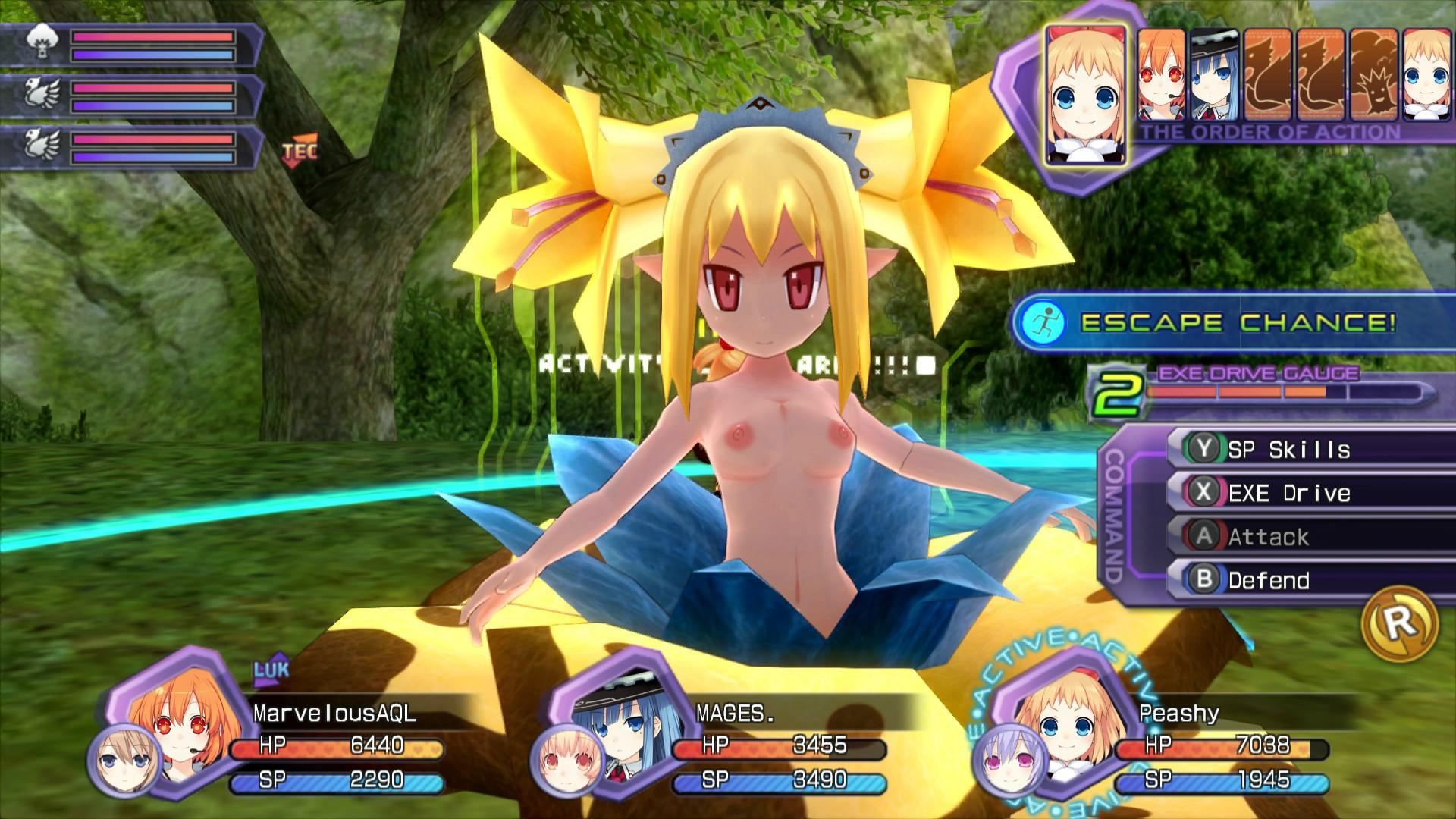Select the spiky monster turn-order tile

tap(1374, 74)
